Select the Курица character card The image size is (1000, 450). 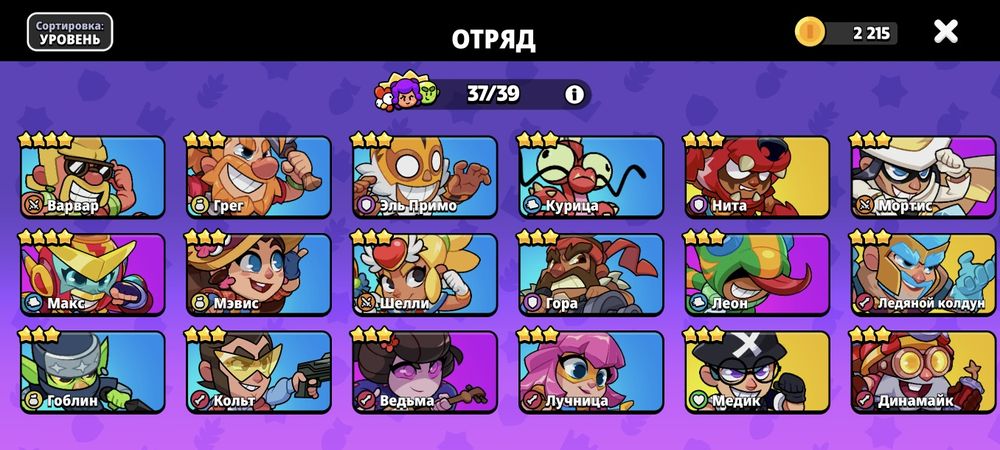590,177
